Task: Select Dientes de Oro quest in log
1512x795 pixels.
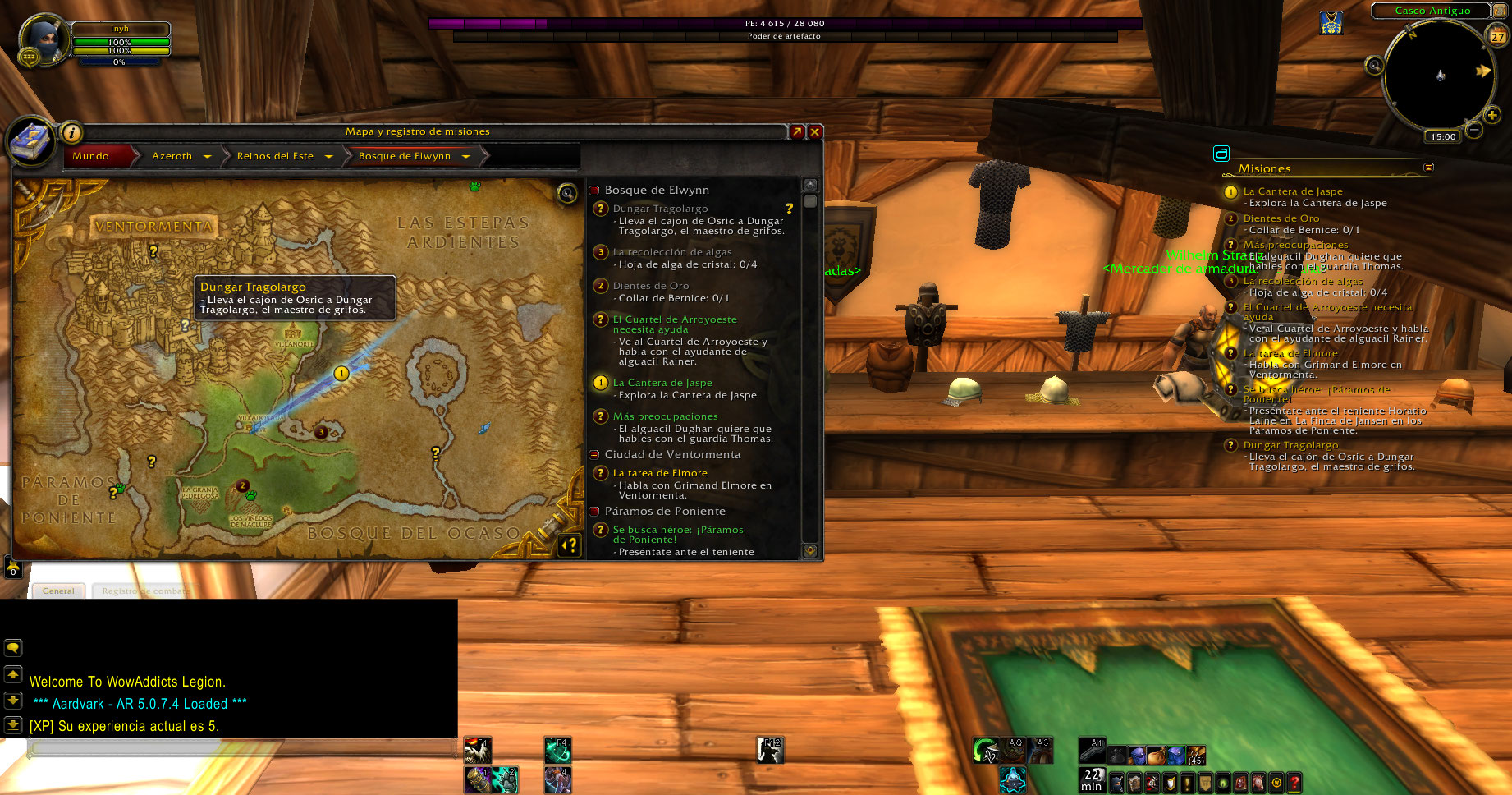Action: (x=650, y=286)
